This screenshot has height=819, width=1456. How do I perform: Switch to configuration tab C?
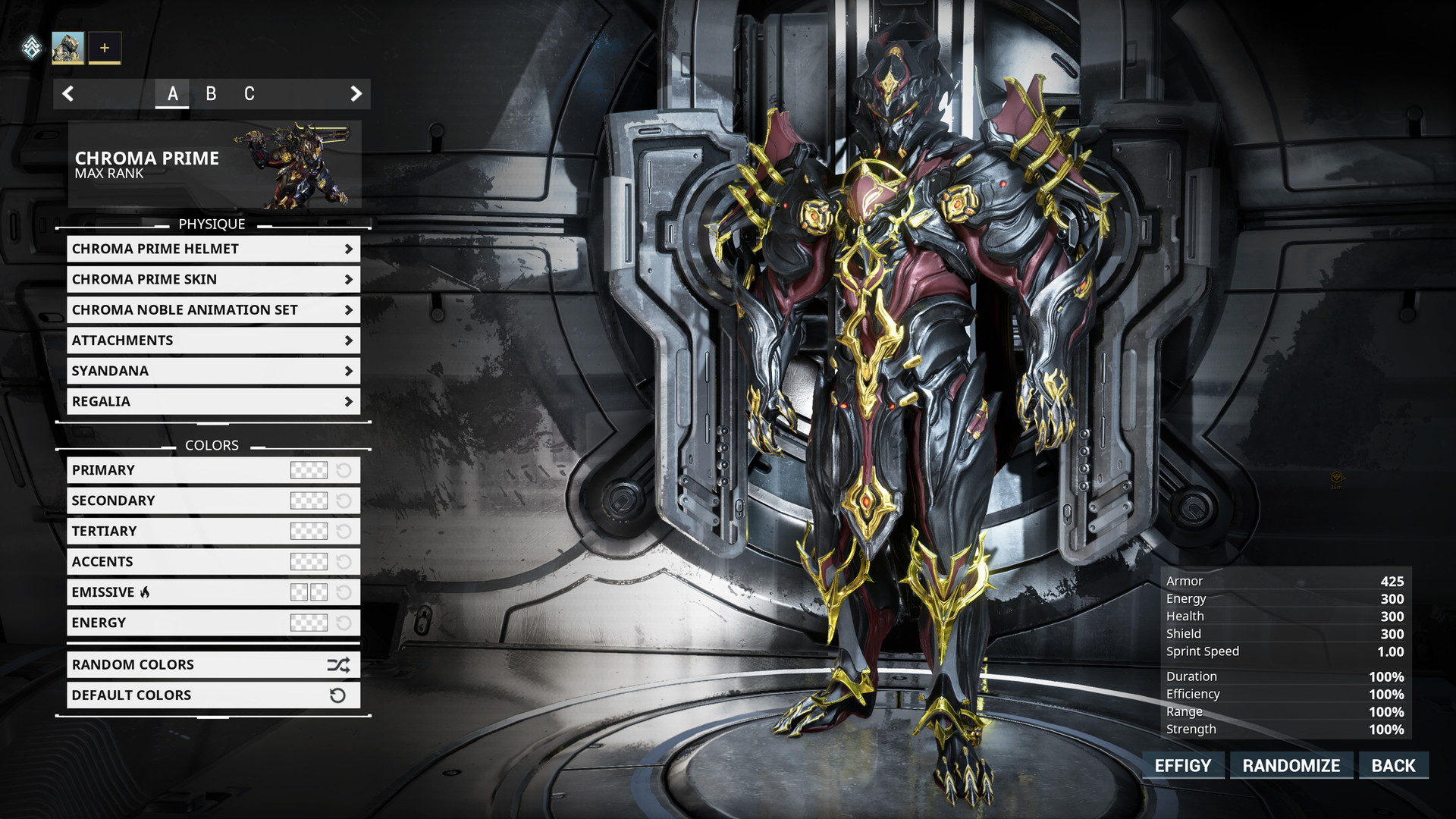tap(249, 94)
